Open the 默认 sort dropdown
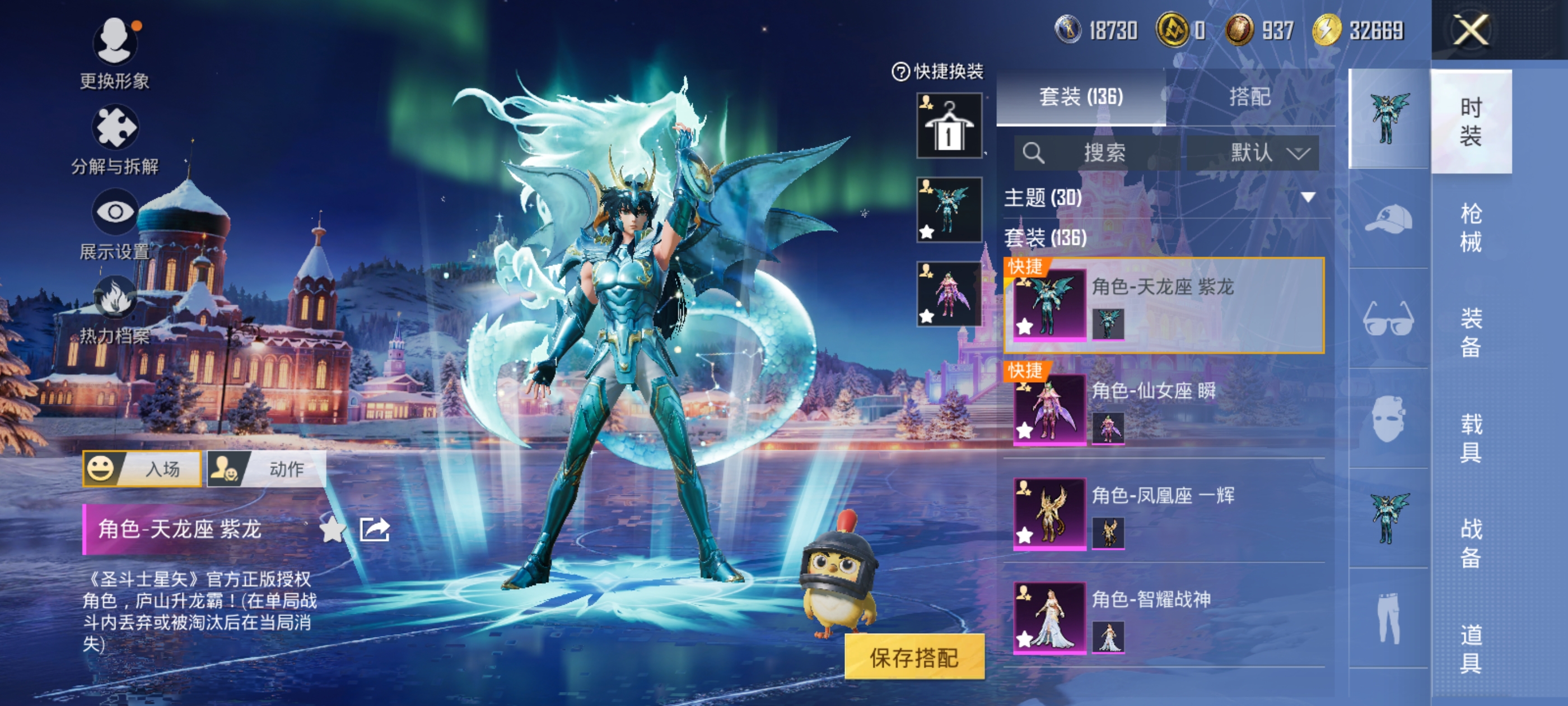Viewport: 1568px width, 706px height. coord(1253,152)
